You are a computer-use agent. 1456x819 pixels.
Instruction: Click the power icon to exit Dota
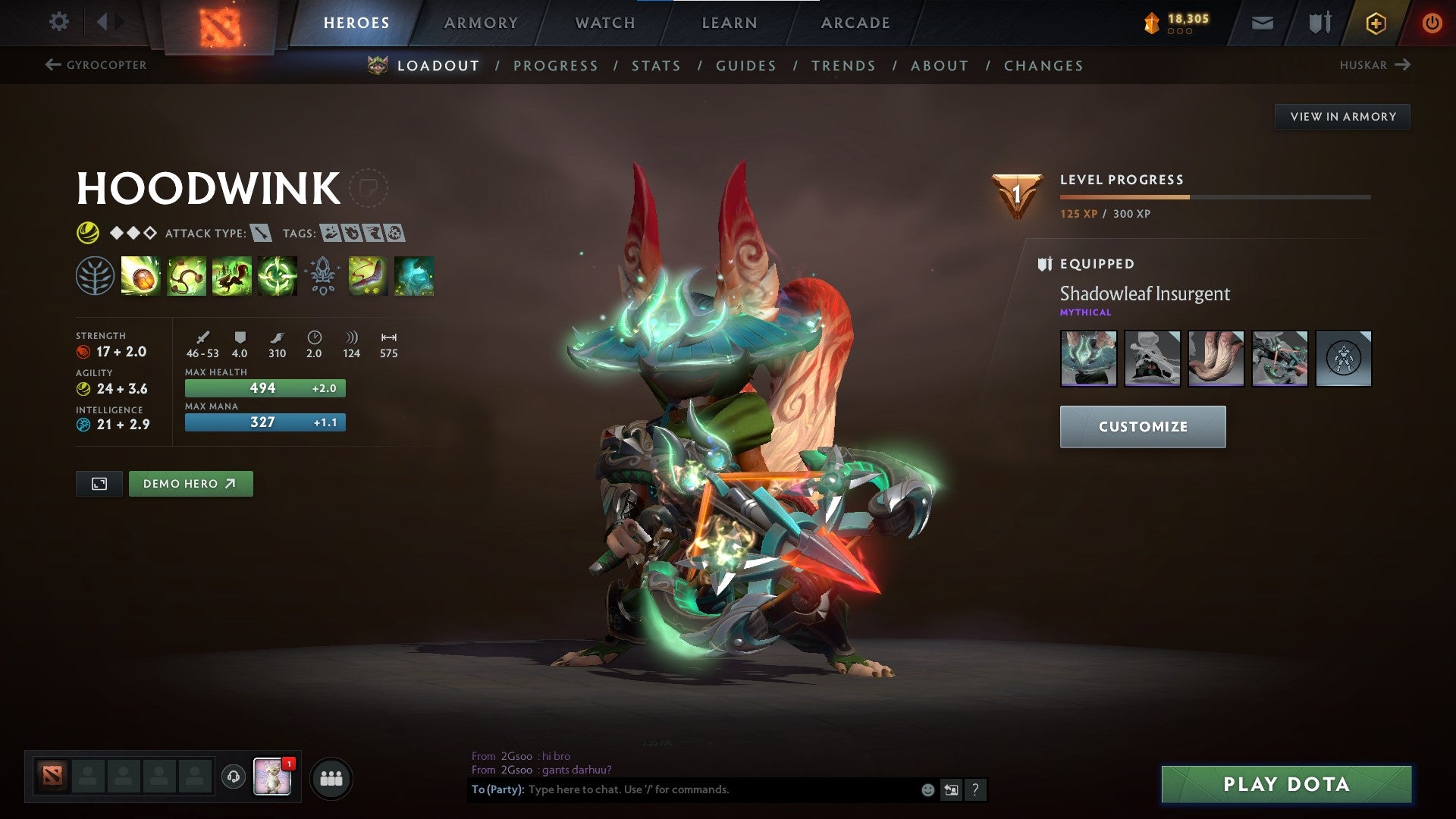pyautogui.click(x=1432, y=23)
